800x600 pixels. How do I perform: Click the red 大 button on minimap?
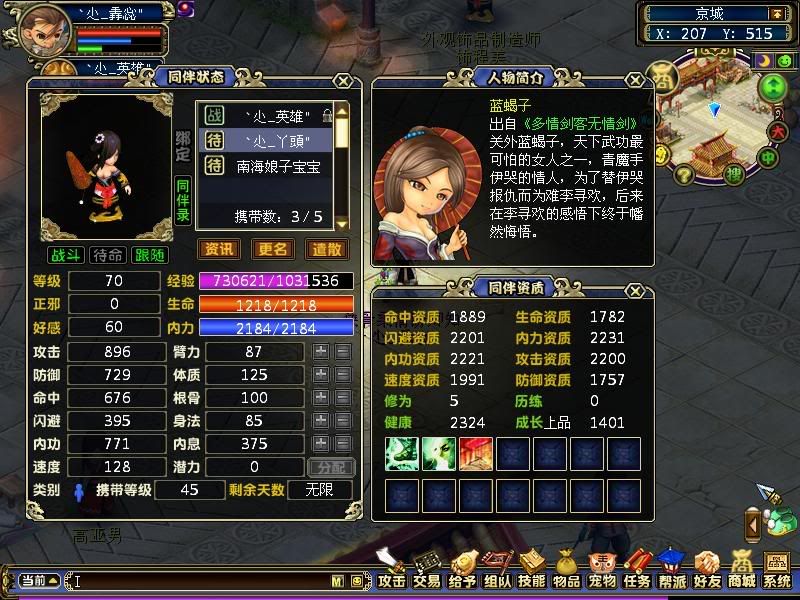click(781, 130)
